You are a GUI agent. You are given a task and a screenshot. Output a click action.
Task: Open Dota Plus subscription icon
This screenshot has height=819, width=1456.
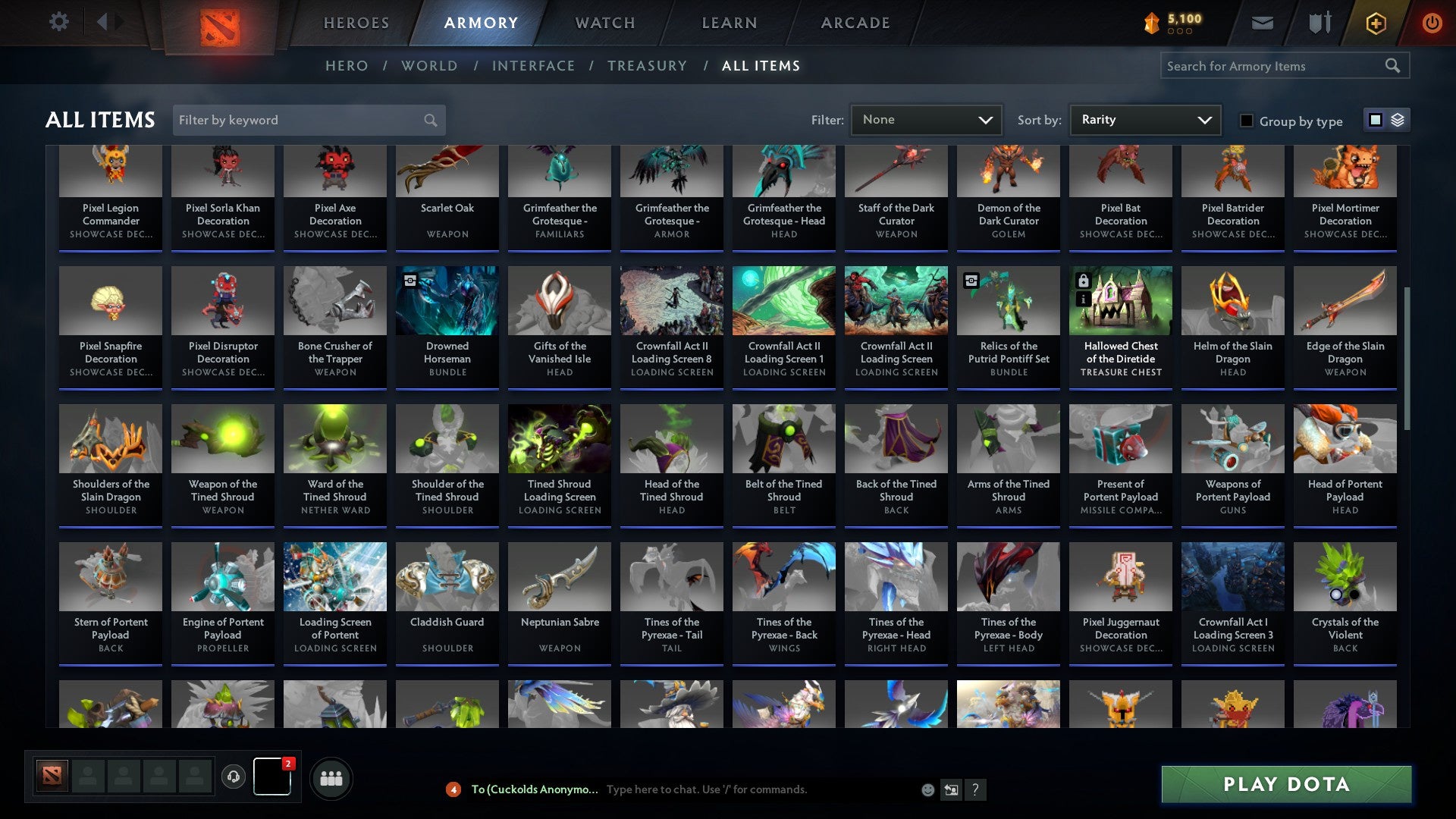pos(1376,23)
